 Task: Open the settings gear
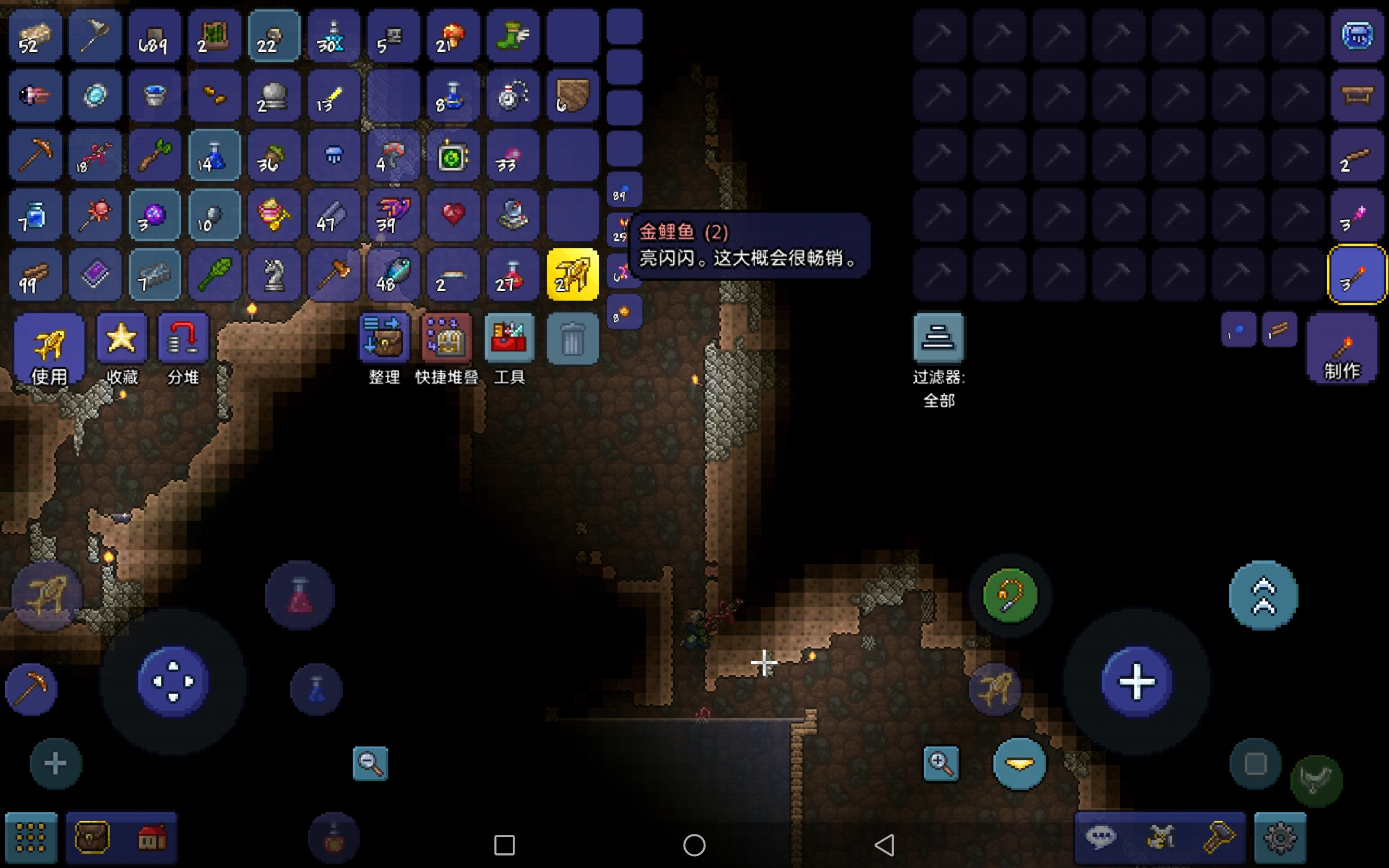[x=1280, y=838]
